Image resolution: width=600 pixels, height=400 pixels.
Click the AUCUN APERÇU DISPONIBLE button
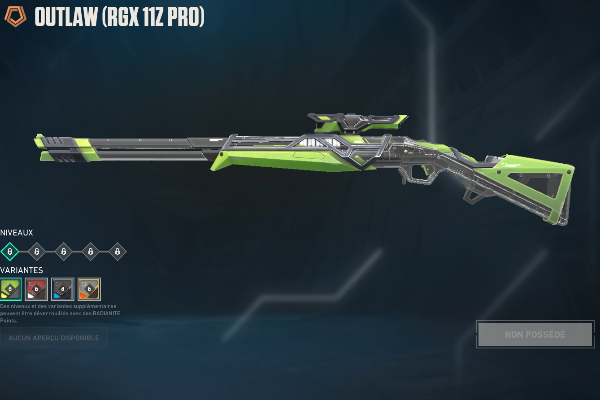pos(54,339)
